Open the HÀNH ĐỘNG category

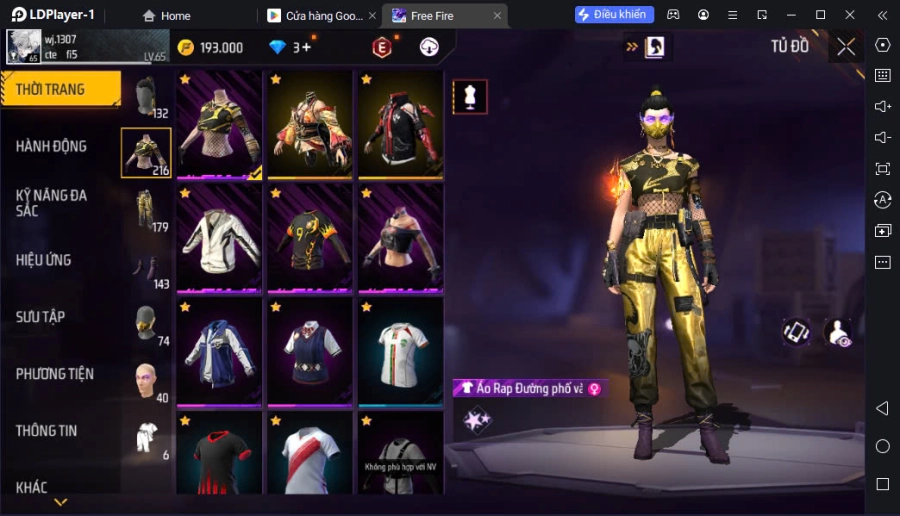click(x=52, y=146)
